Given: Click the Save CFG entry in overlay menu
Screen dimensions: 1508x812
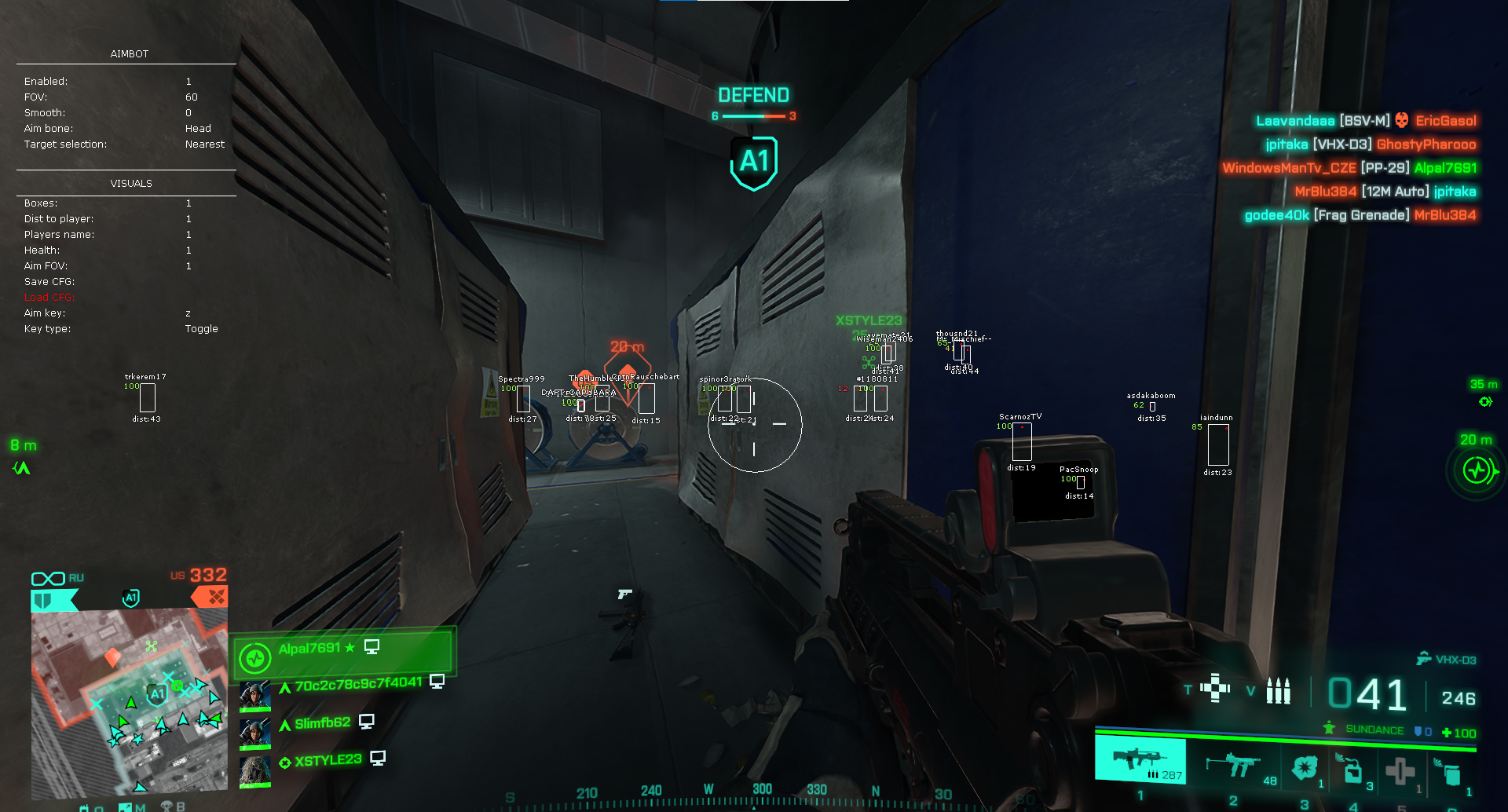Looking at the screenshot, I should coord(49,282).
